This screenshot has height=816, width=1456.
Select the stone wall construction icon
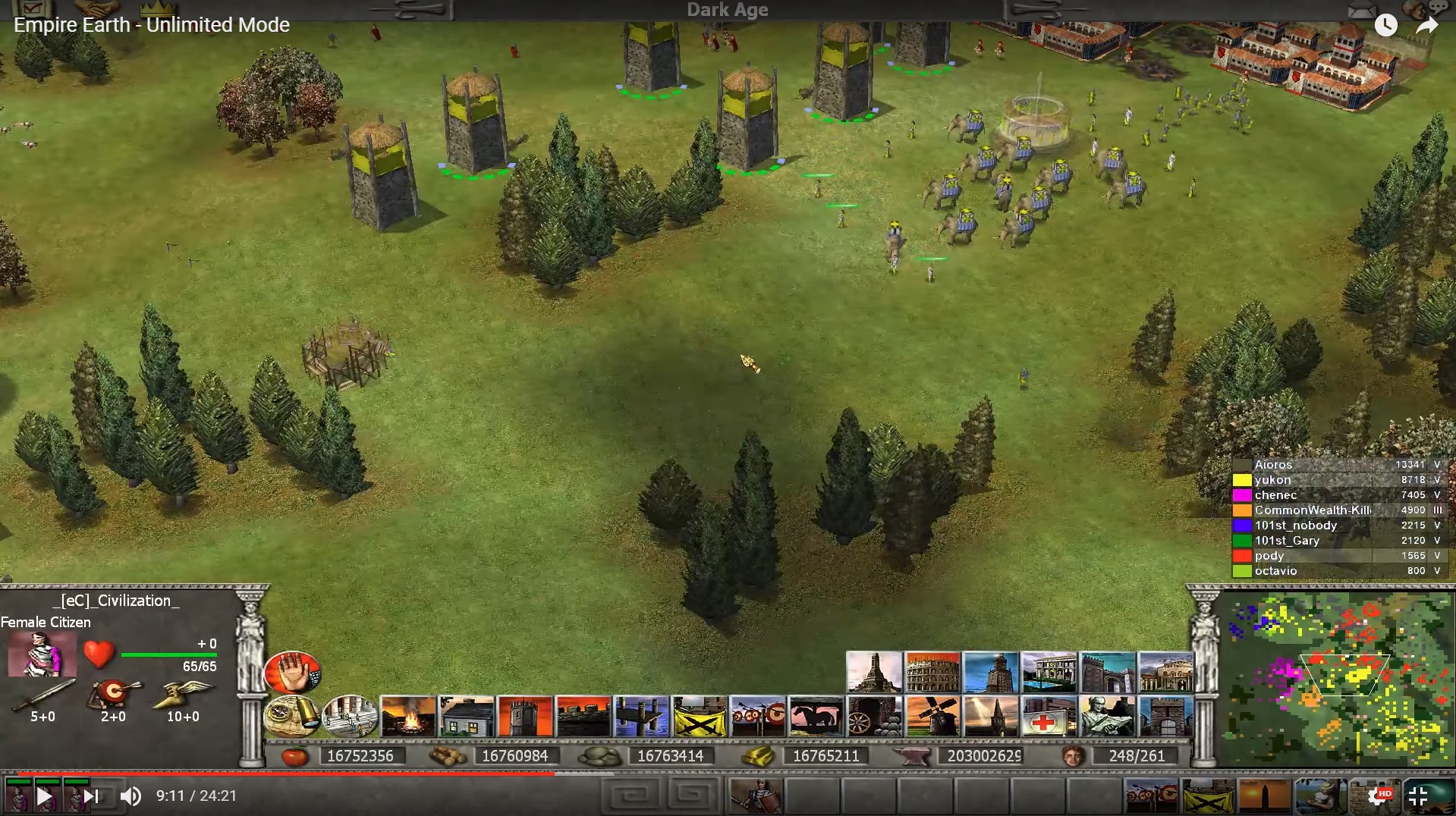583,717
